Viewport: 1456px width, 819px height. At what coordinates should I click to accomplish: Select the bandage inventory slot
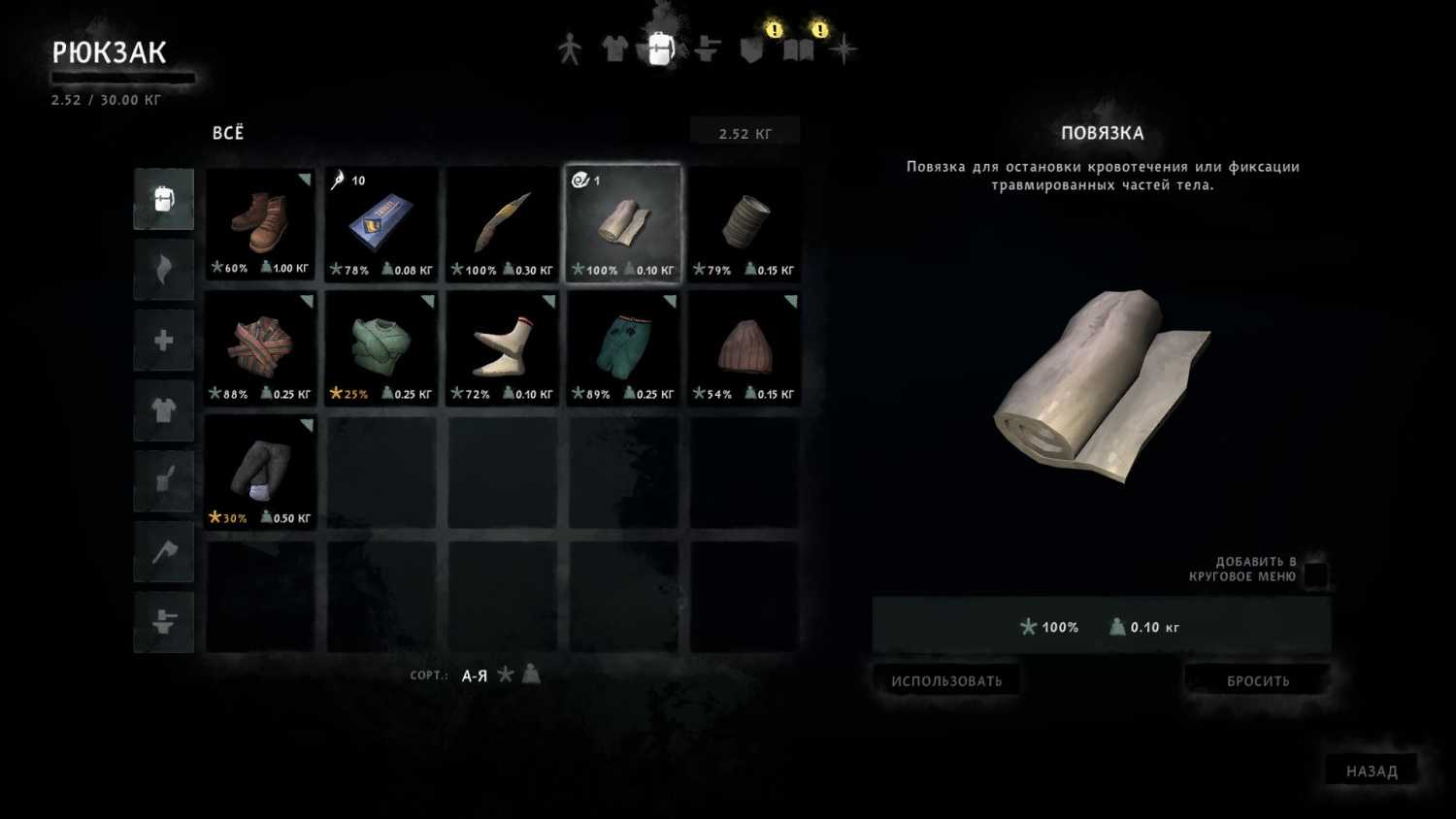click(x=623, y=224)
